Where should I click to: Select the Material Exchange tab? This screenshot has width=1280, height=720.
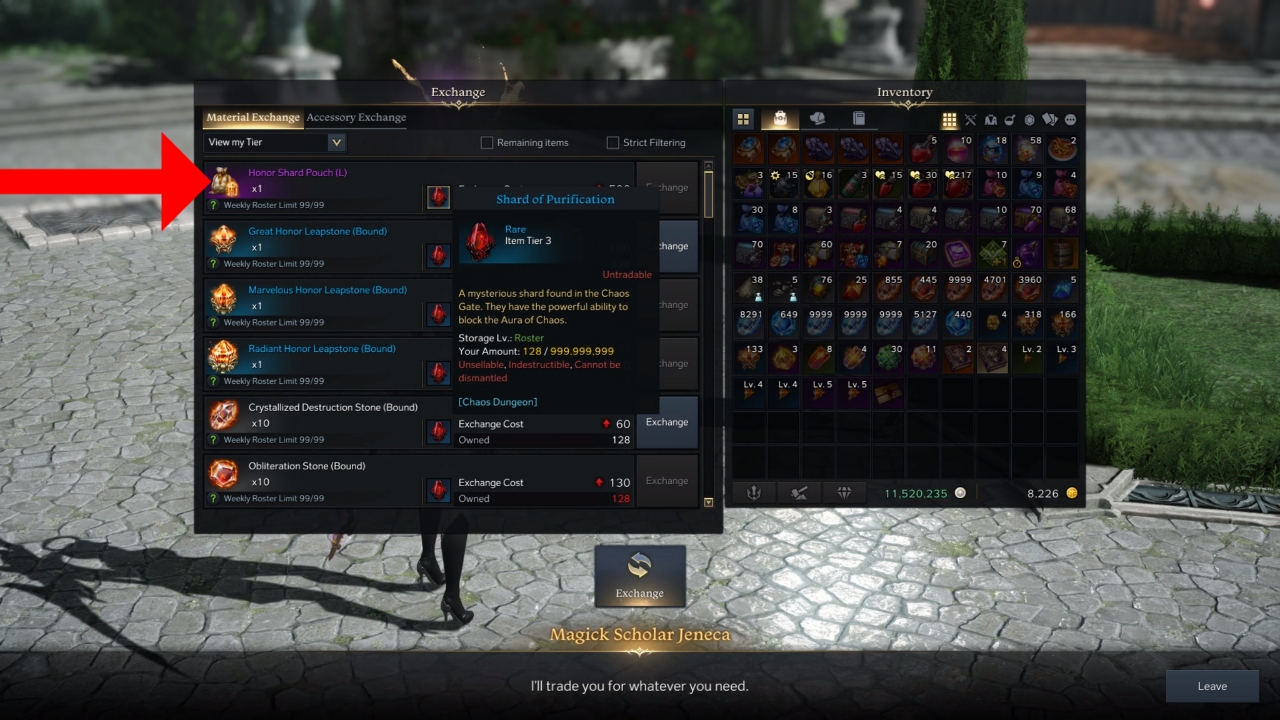pyautogui.click(x=252, y=117)
